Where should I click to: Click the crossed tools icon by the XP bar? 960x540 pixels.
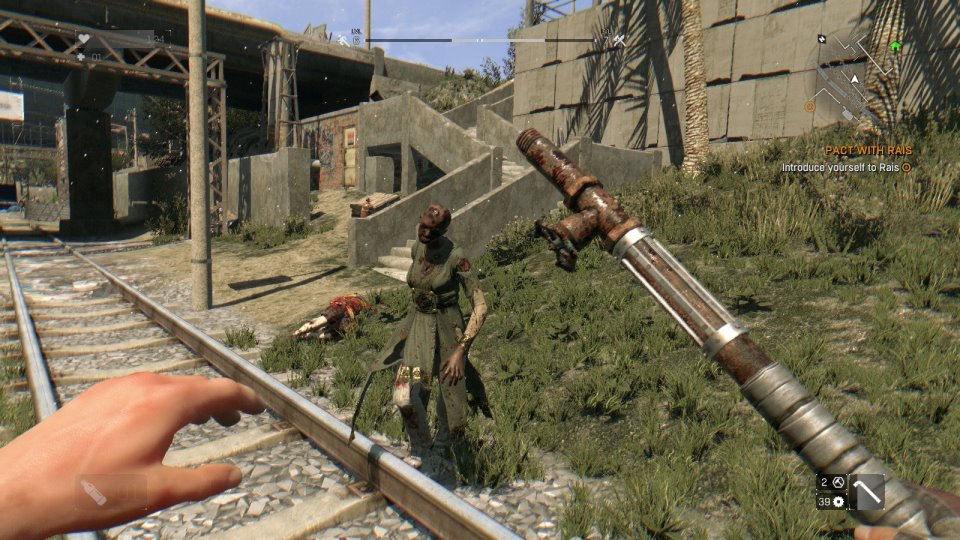pyautogui.click(x=620, y=40)
